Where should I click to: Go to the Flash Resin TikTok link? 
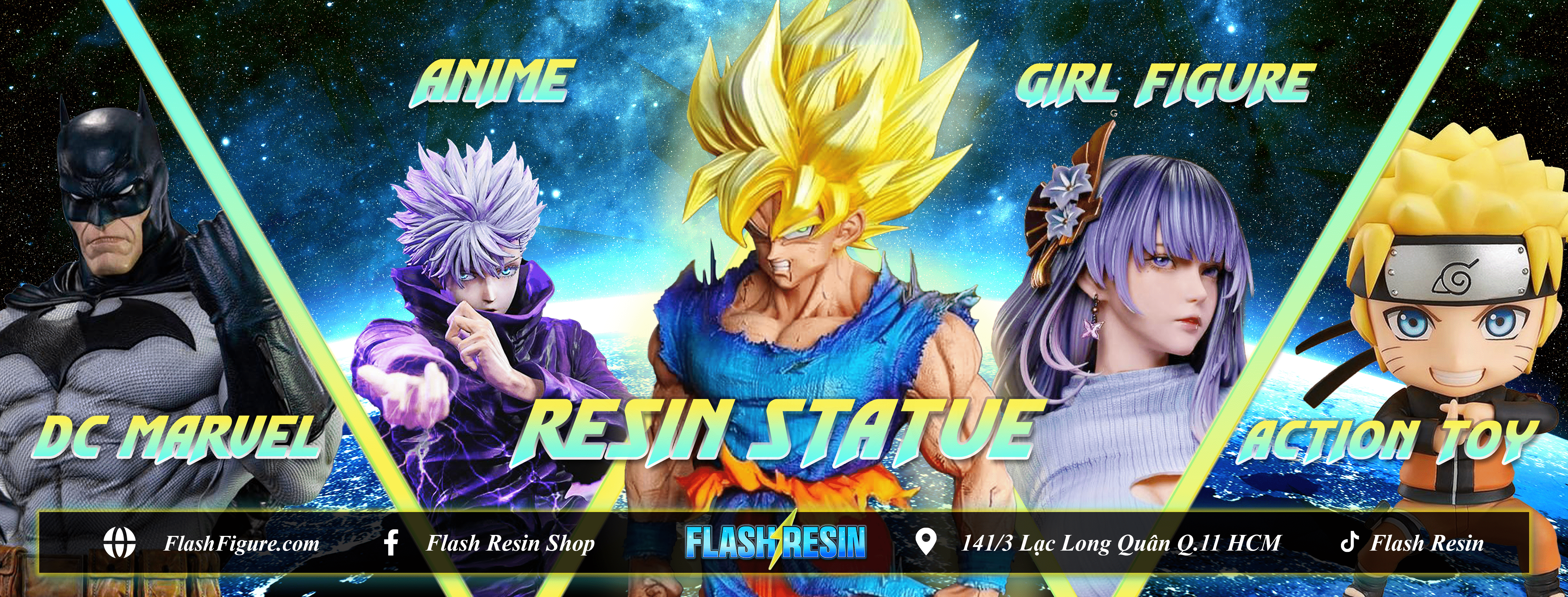coord(1426,543)
